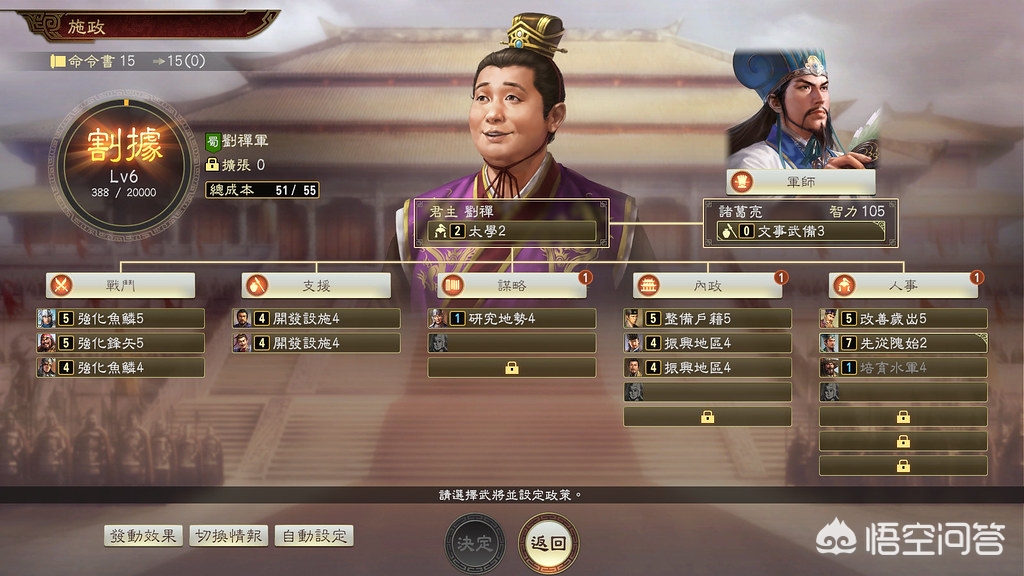Click the ruler's 太學2 policy slot

tap(512, 231)
